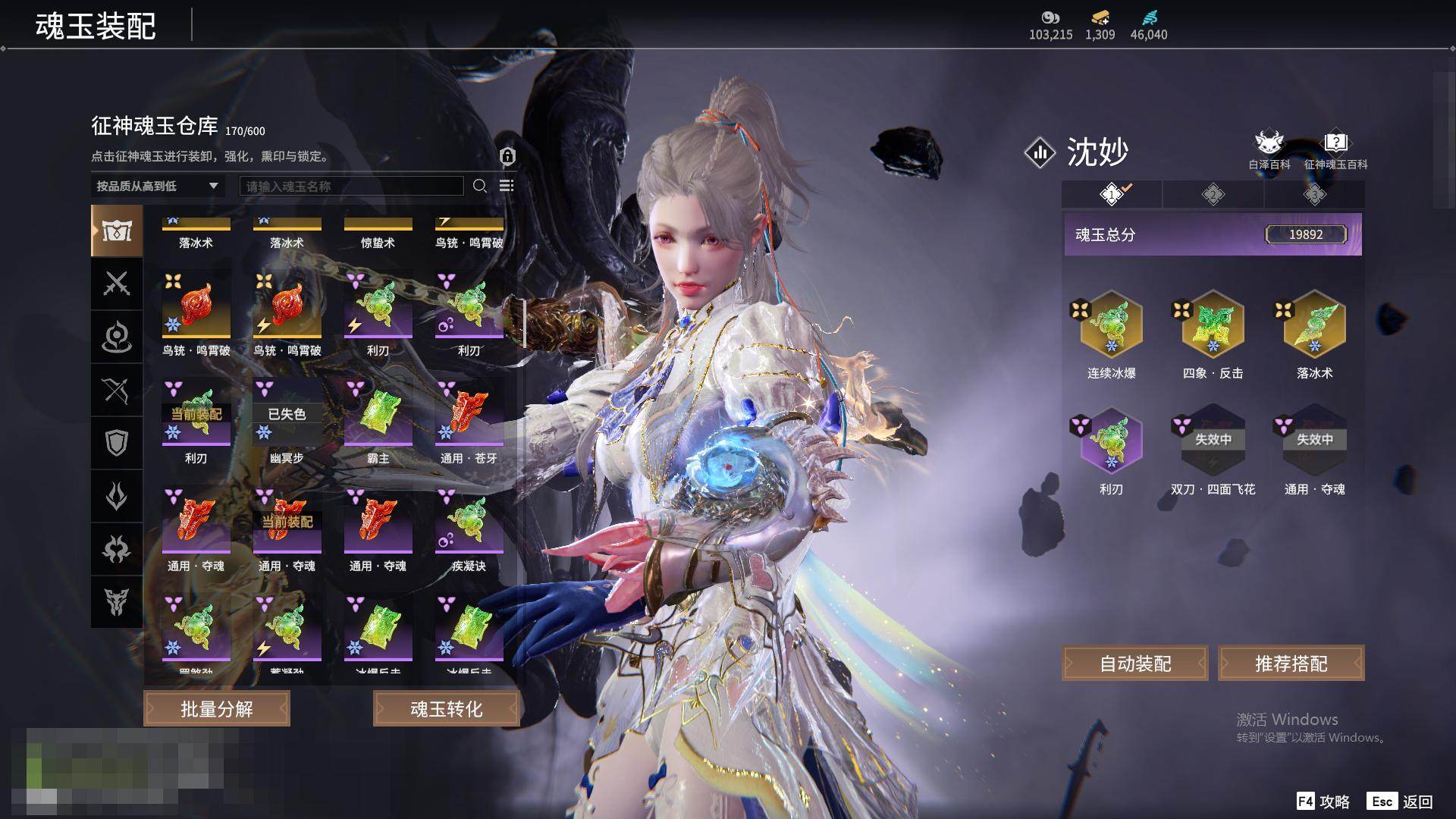The width and height of the screenshot is (1456, 819).
Task: Select the shield category tab
Action: [117, 443]
